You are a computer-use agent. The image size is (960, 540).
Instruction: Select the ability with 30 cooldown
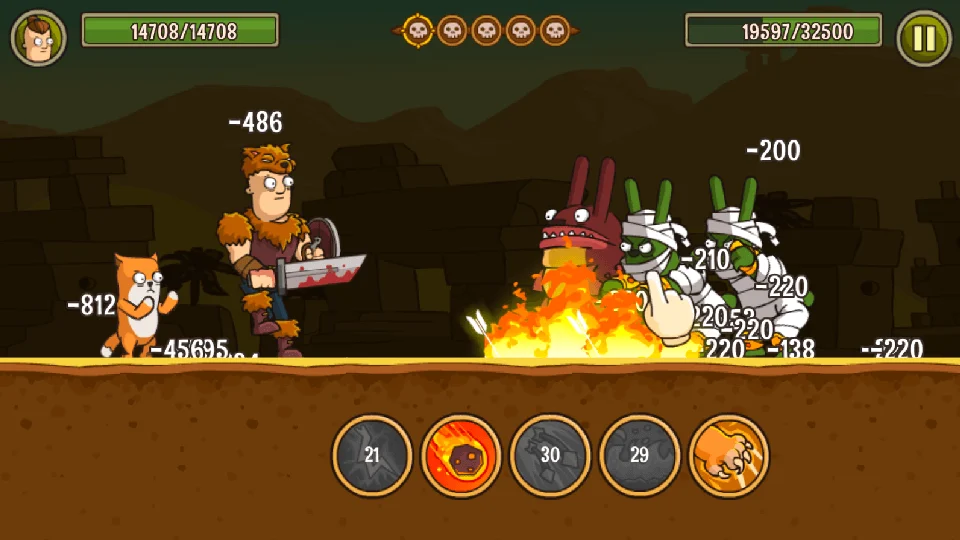(550, 455)
